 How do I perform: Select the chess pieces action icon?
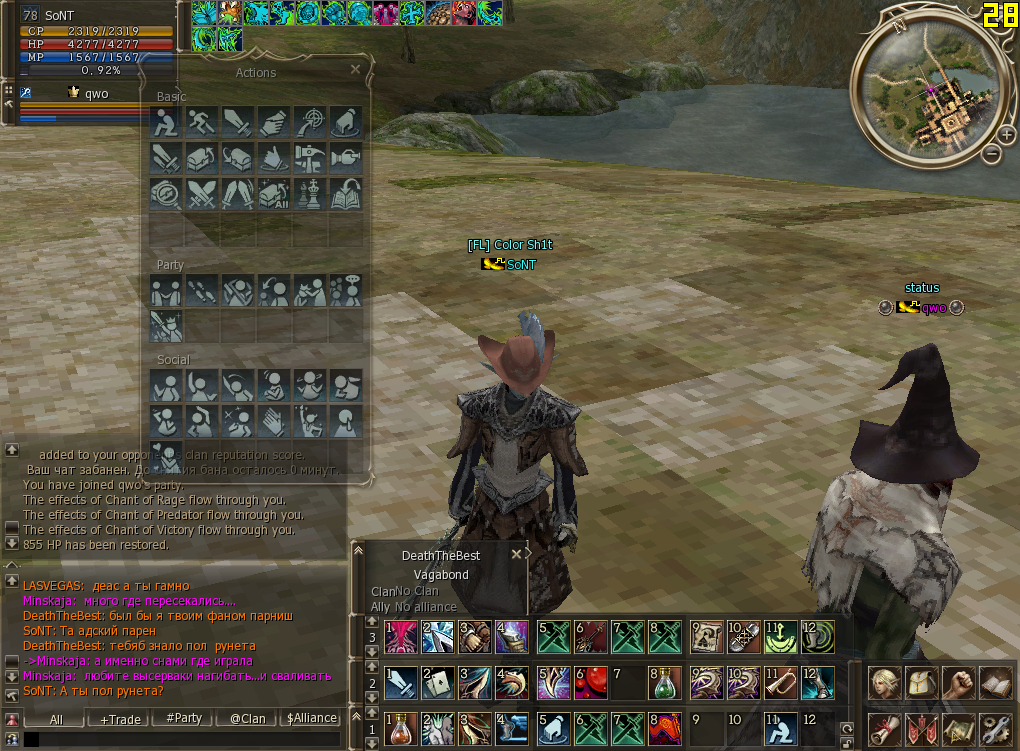point(309,192)
